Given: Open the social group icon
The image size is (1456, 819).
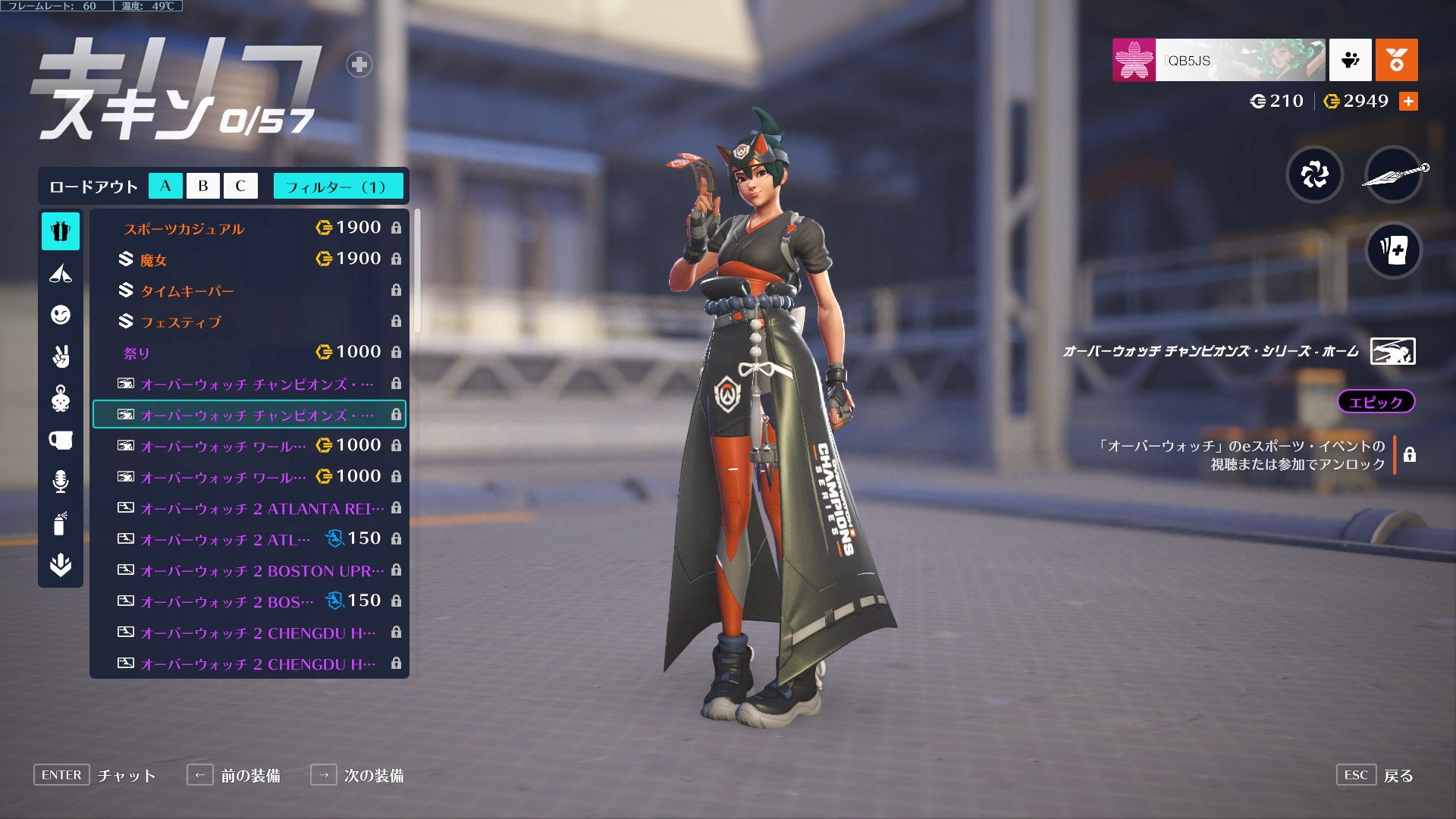Looking at the screenshot, I should [1350, 60].
